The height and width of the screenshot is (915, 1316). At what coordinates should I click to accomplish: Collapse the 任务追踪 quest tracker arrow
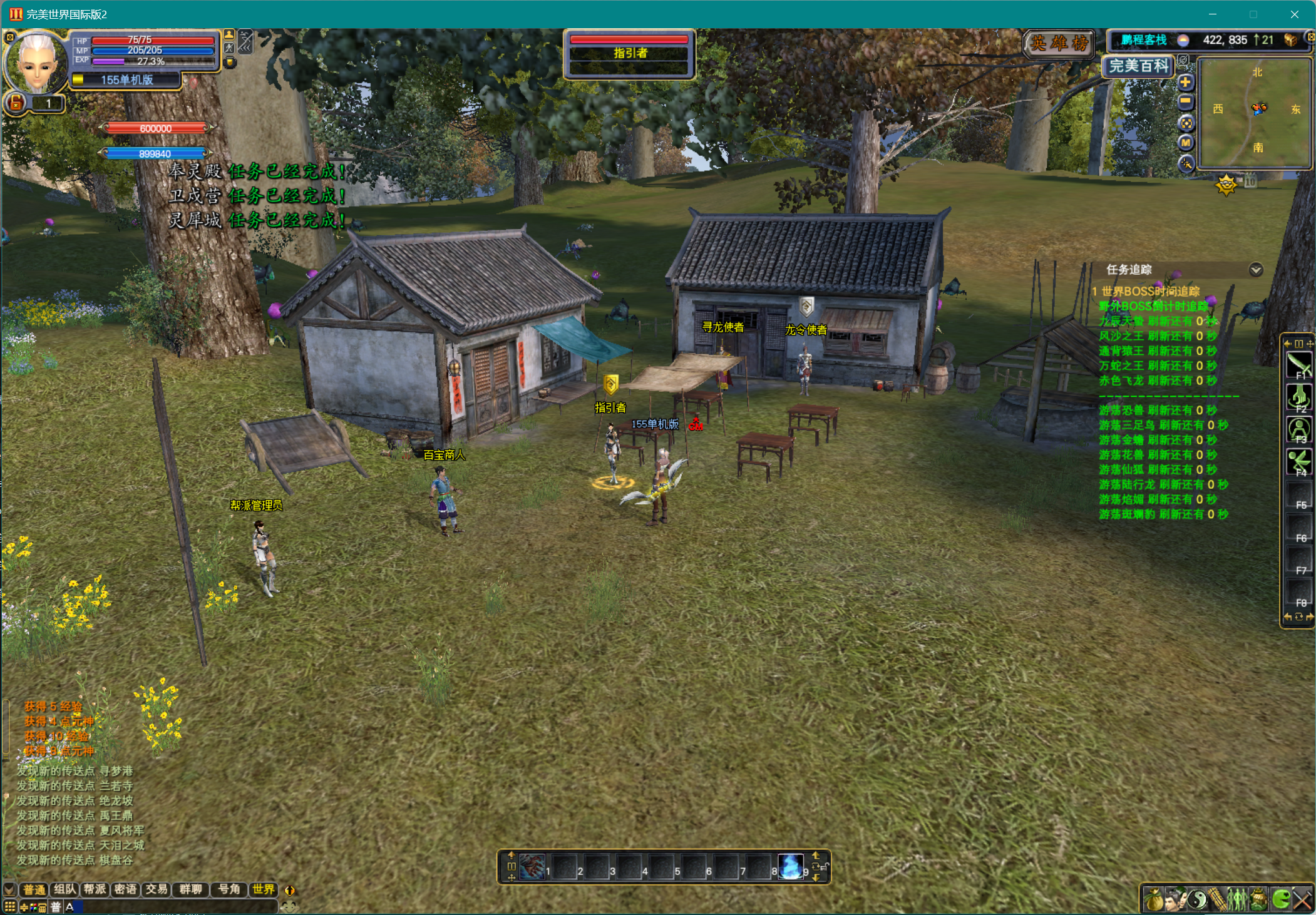click(1255, 270)
